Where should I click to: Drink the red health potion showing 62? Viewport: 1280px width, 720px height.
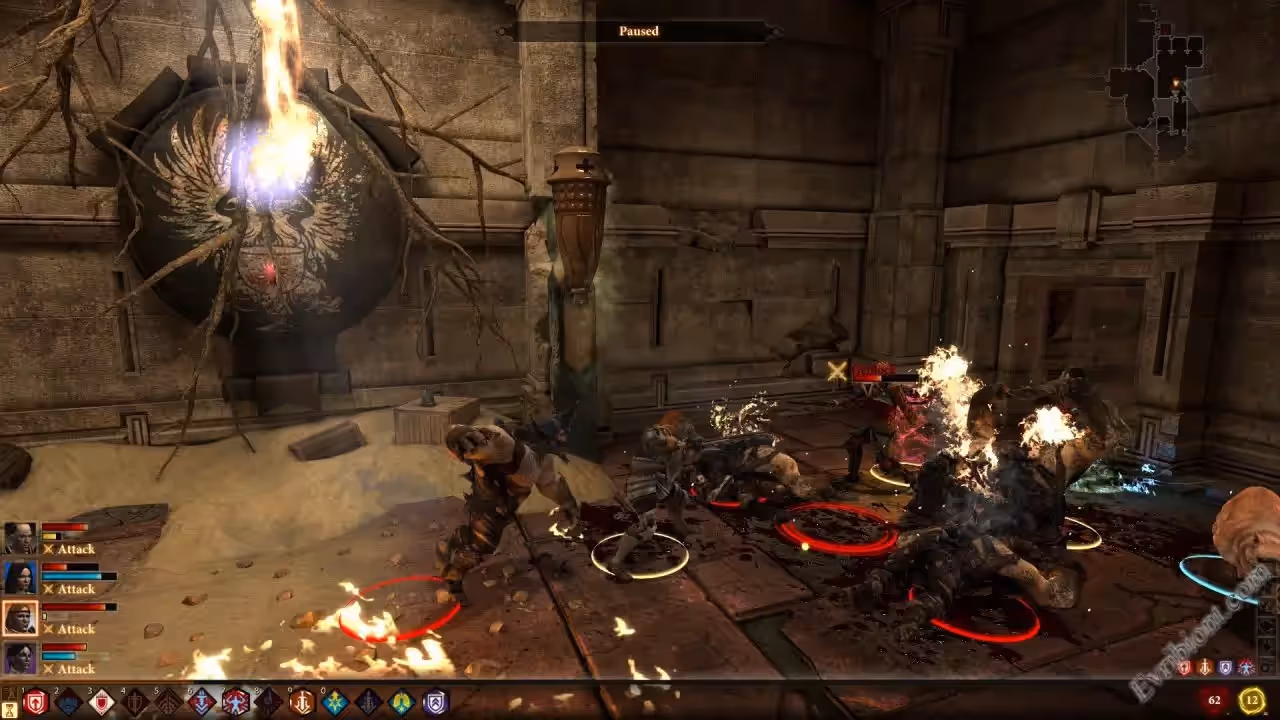tap(1215, 701)
